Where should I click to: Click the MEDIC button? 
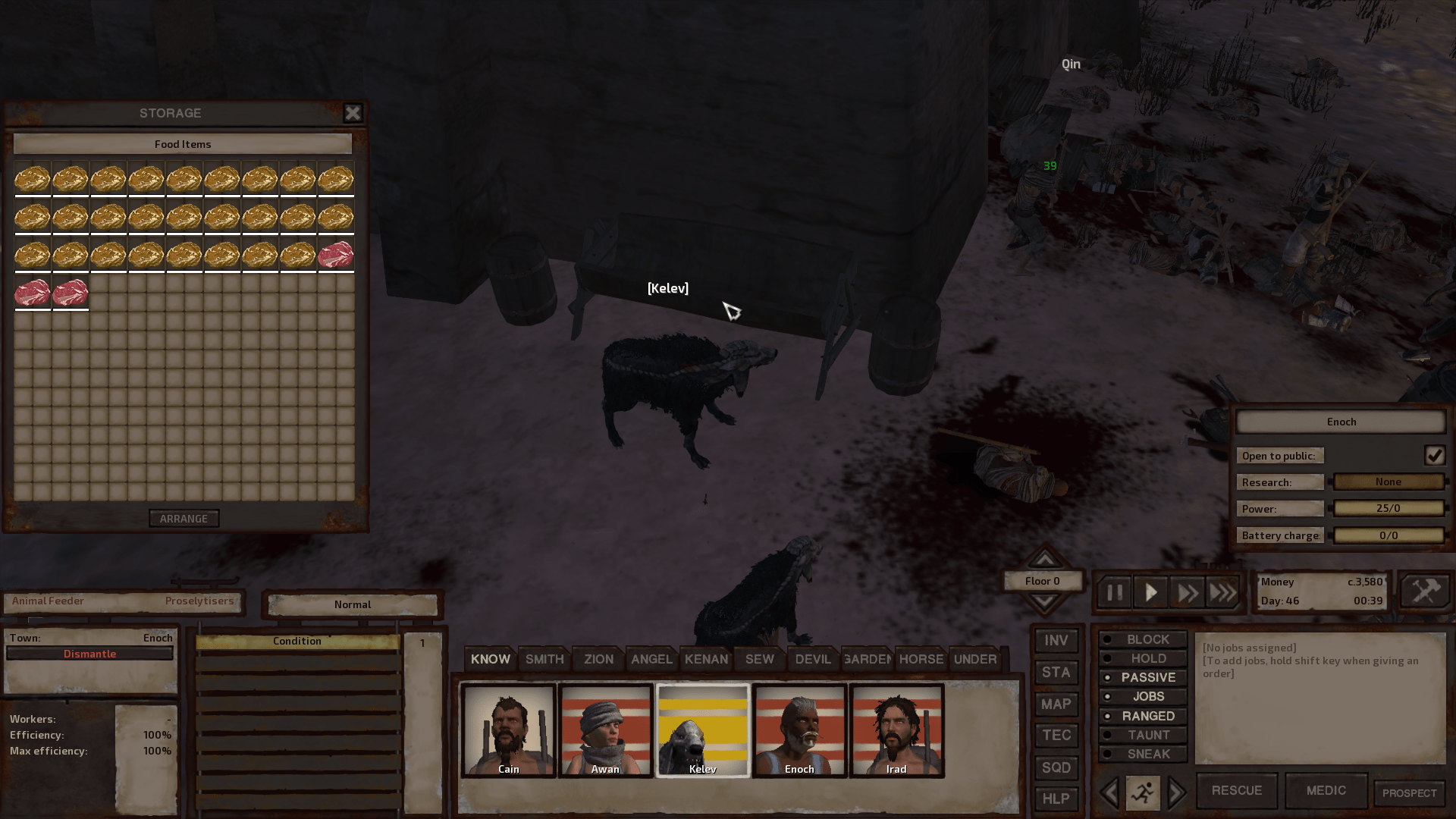[x=1326, y=790]
